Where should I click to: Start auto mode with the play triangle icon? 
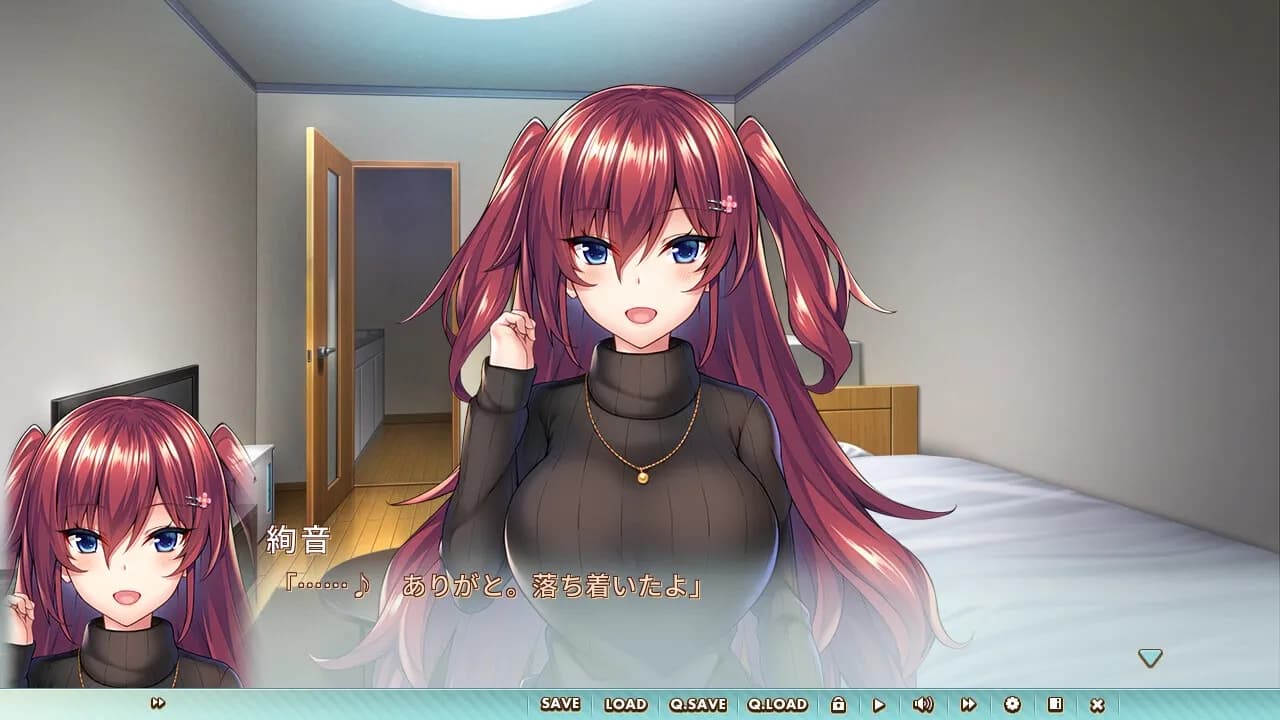coord(879,704)
